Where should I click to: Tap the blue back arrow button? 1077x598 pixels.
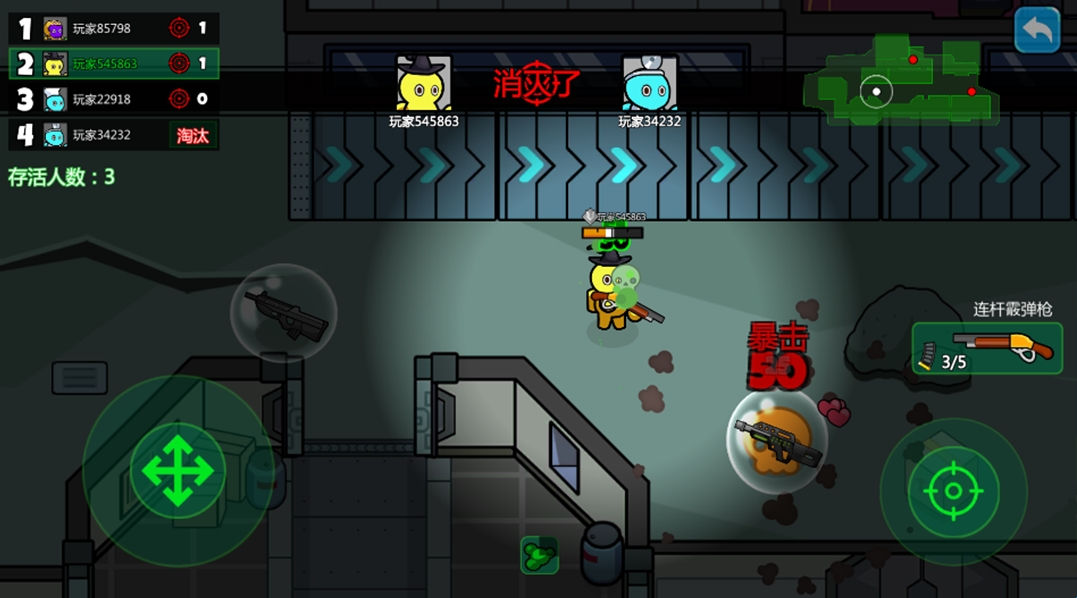pyautogui.click(x=1037, y=31)
